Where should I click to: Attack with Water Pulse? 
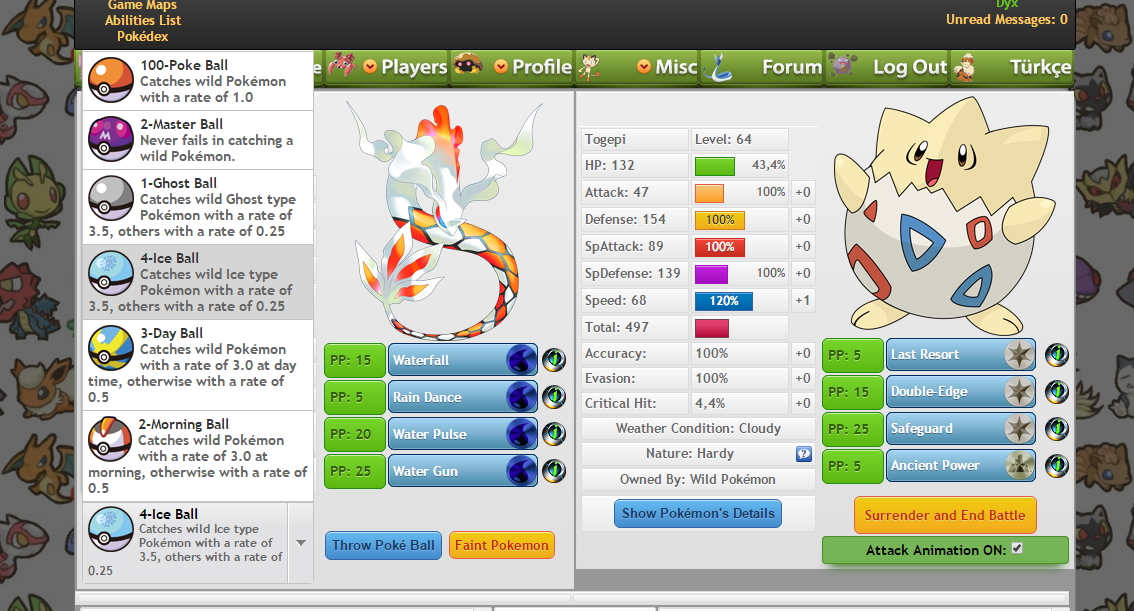[x=462, y=434]
